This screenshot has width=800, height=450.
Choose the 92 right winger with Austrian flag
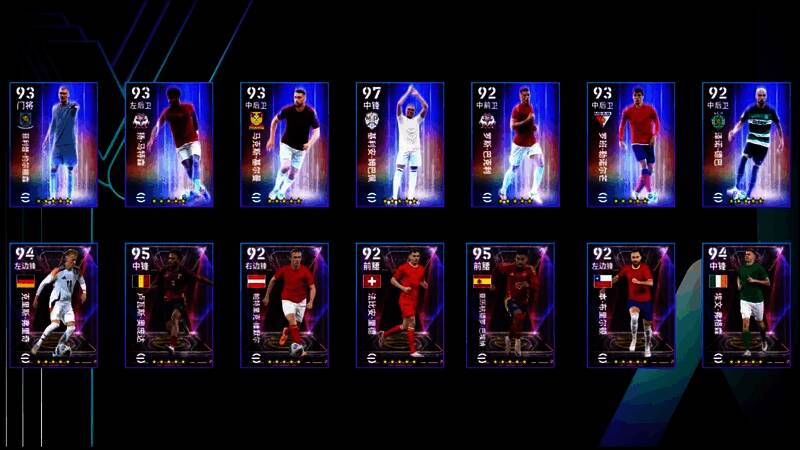pyautogui.click(x=284, y=304)
